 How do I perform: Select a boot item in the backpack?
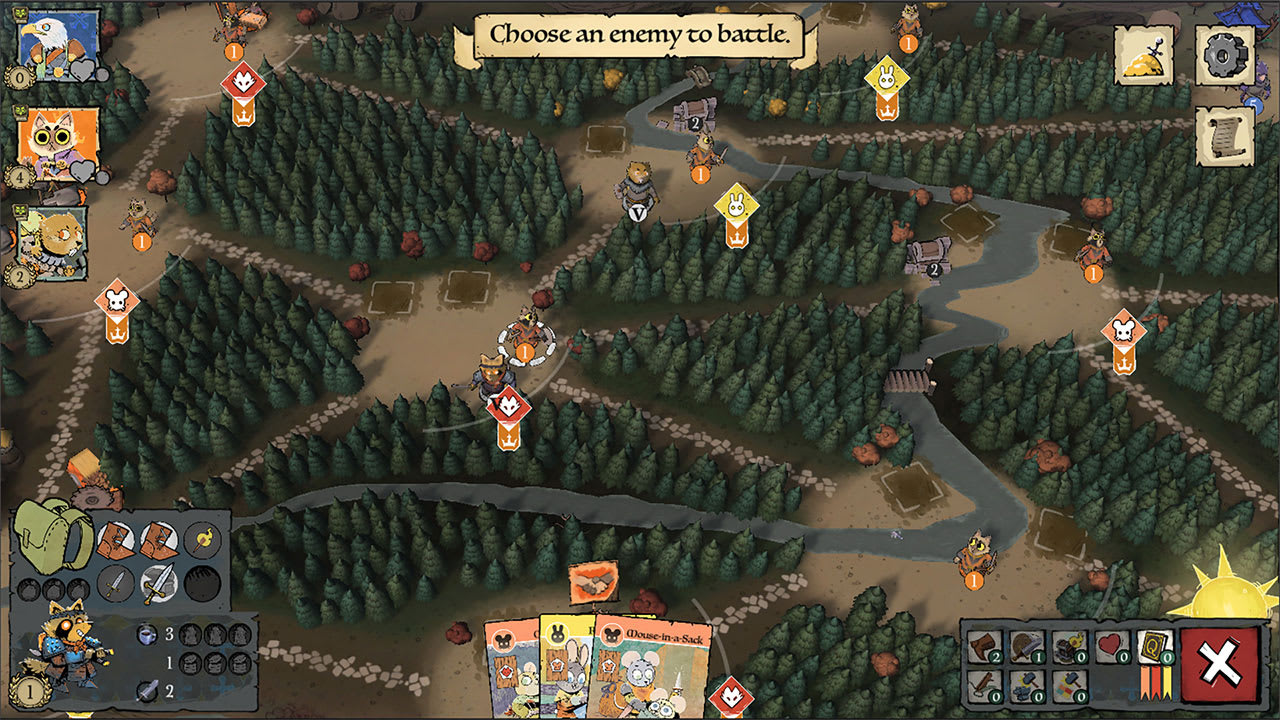coord(117,540)
